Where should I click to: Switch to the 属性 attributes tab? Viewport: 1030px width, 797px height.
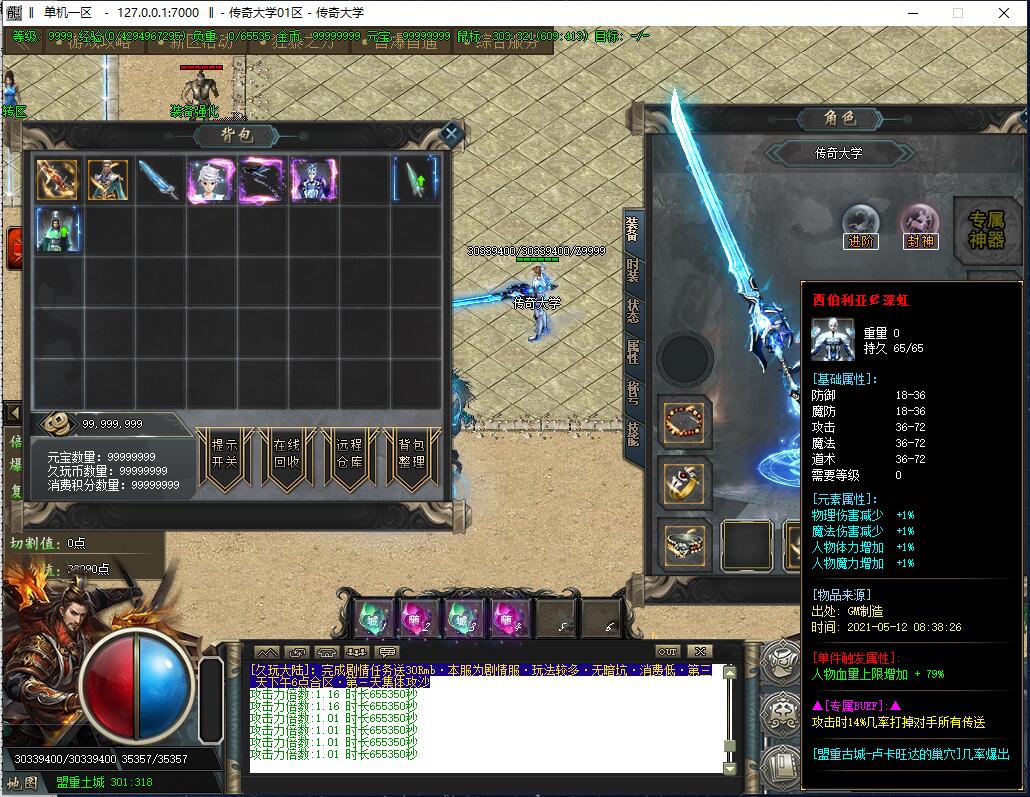(x=633, y=350)
